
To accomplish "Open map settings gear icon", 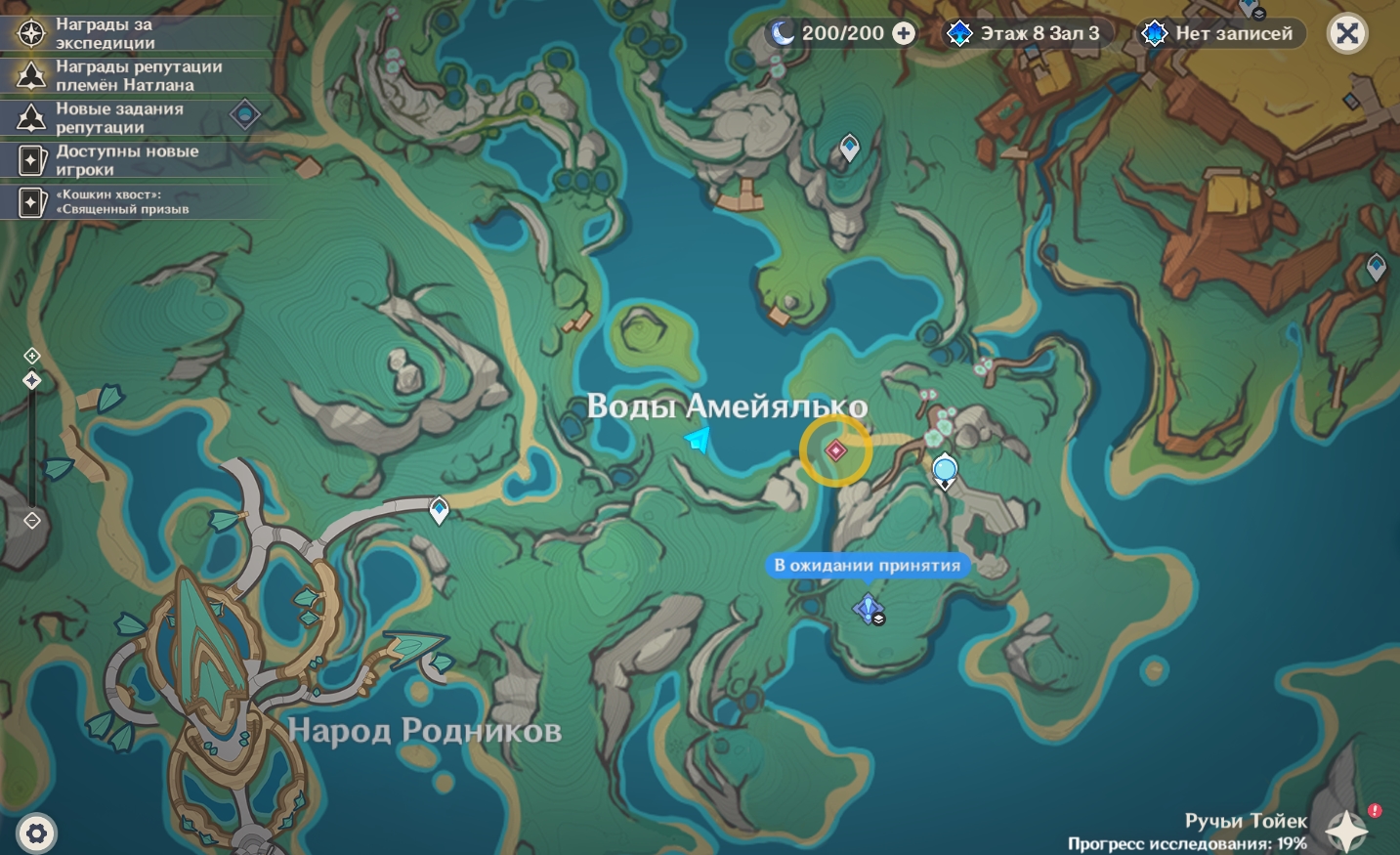I will pos(36,834).
